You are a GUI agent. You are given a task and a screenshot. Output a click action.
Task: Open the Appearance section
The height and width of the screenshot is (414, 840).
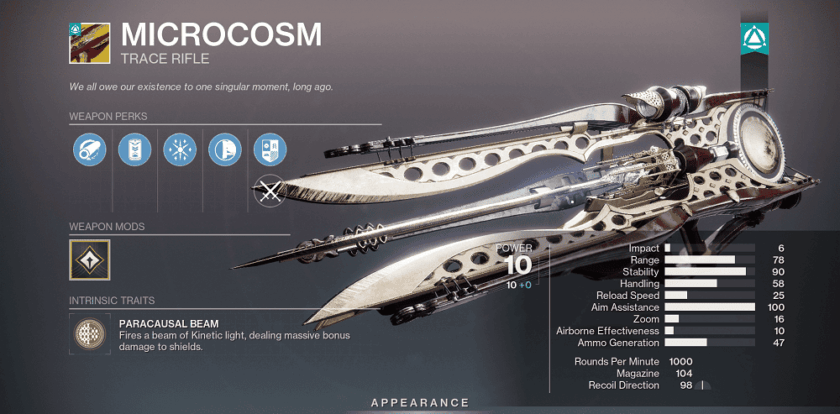click(420, 402)
